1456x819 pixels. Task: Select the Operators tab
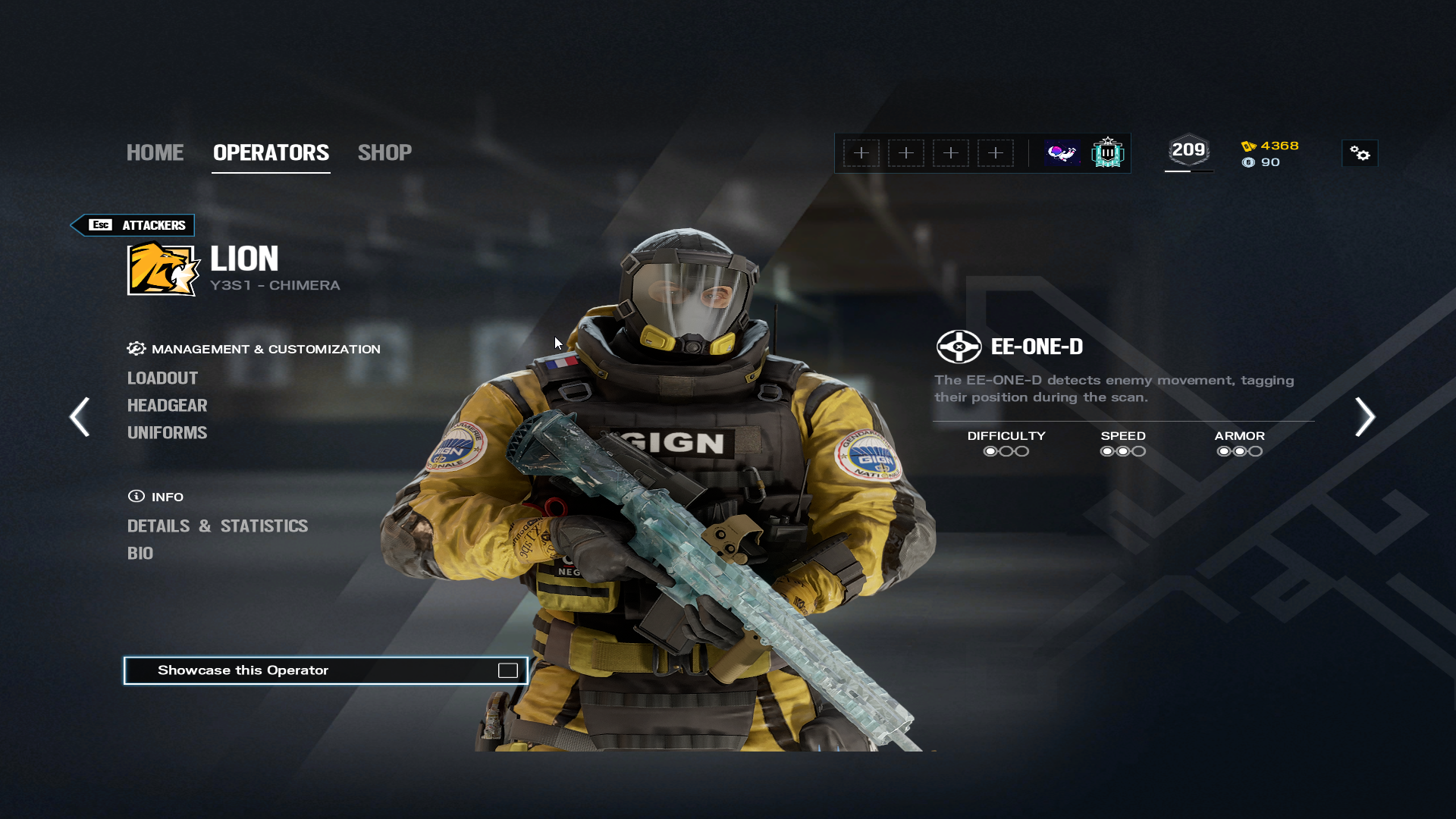(x=271, y=152)
